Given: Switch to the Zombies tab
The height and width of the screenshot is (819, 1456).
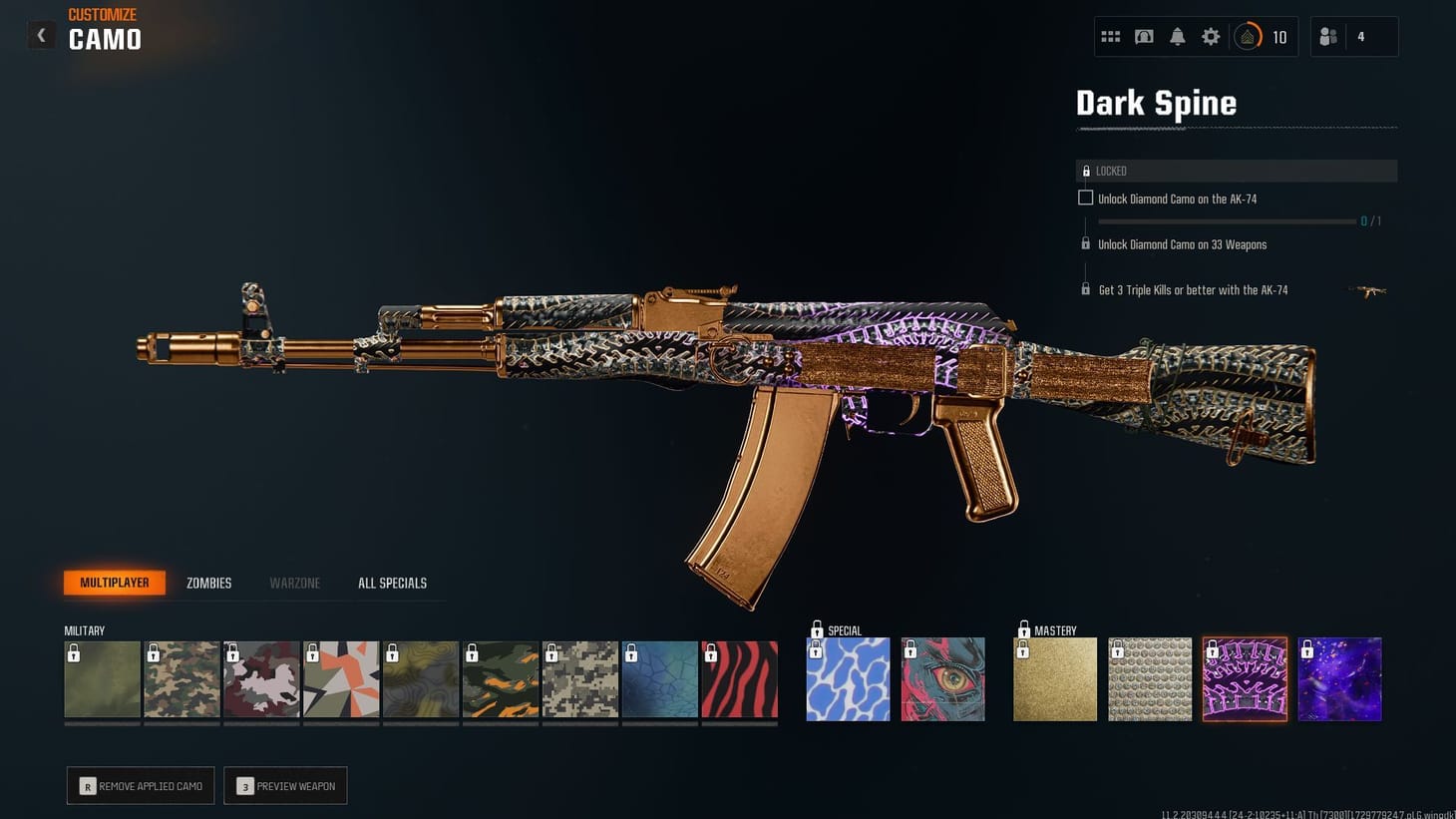Looking at the screenshot, I should 207,583.
